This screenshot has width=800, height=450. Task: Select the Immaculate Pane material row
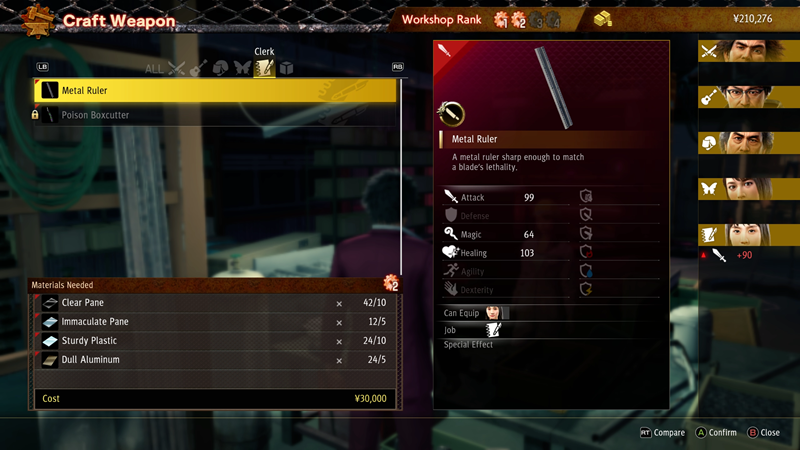[215, 322]
